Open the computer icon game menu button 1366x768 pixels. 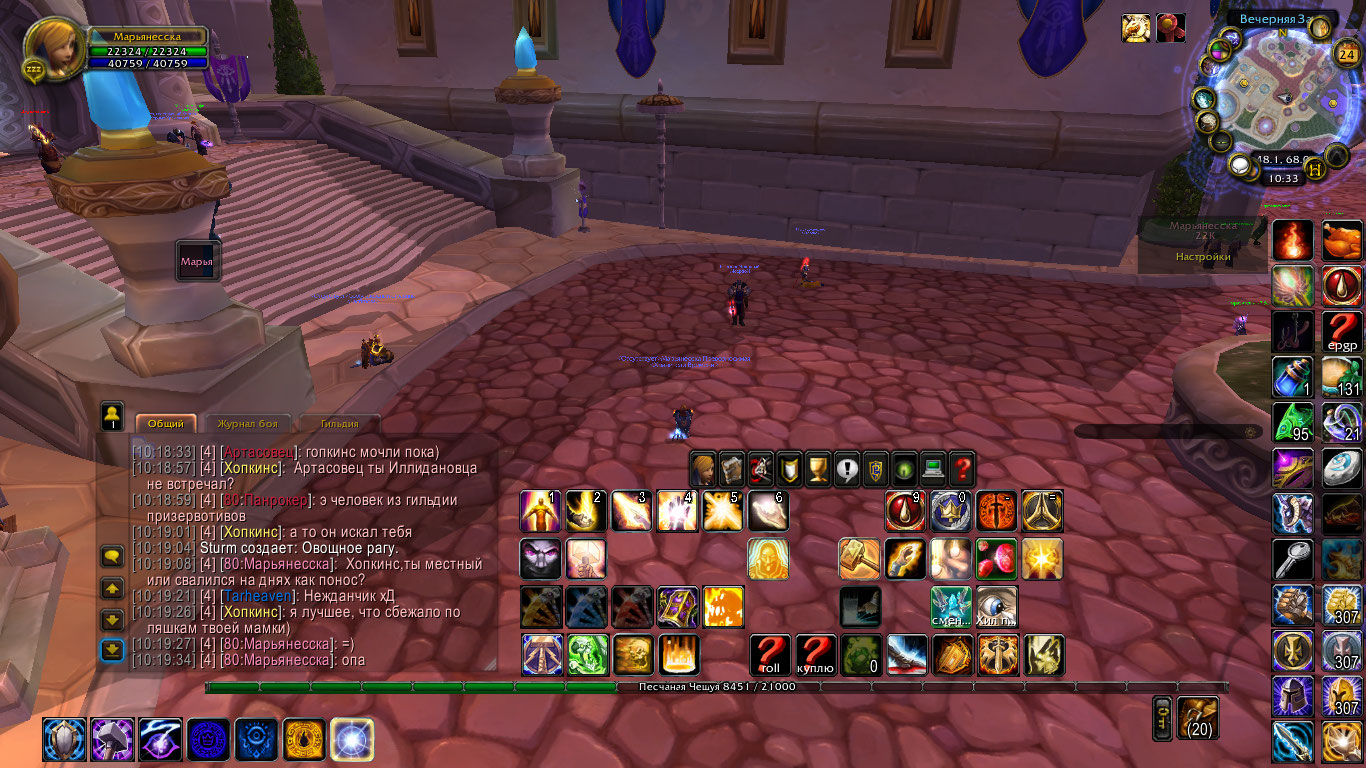click(933, 467)
